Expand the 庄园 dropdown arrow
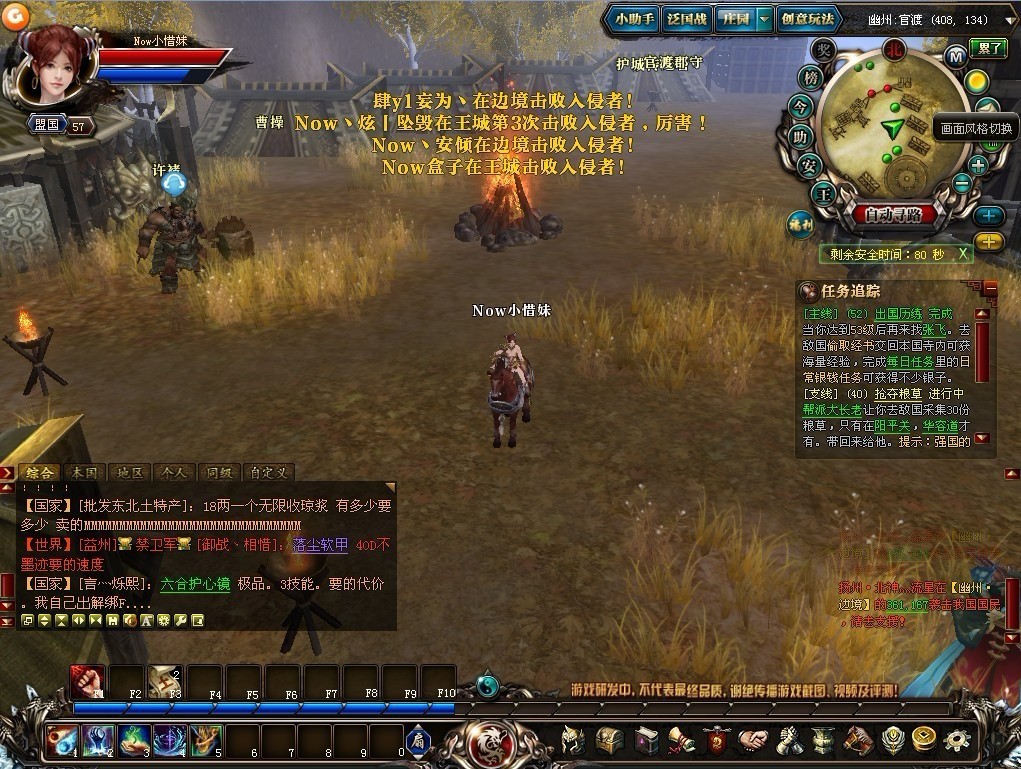The image size is (1021, 769). pos(763,20)
